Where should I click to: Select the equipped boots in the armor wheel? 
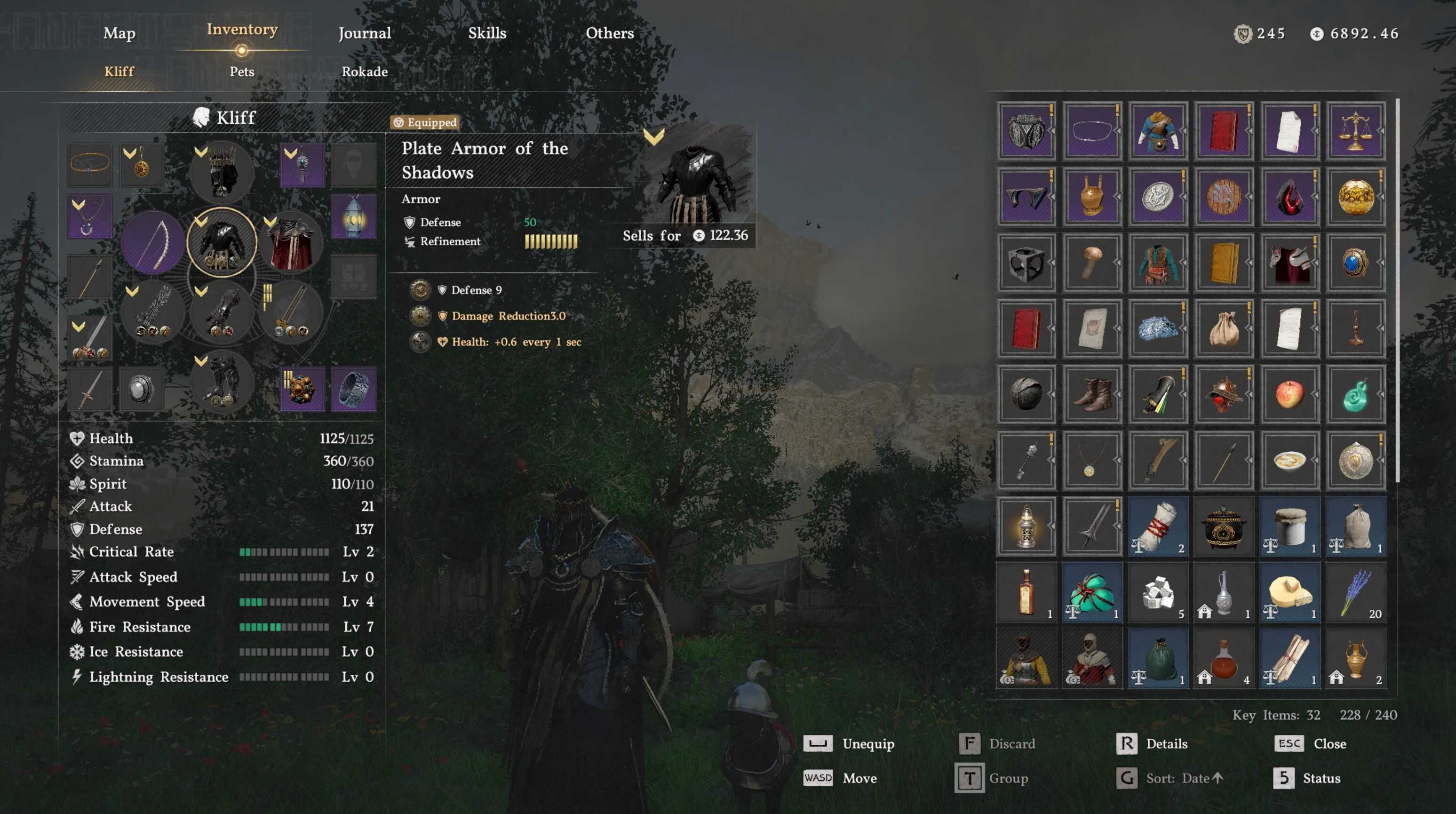(221, 384)
